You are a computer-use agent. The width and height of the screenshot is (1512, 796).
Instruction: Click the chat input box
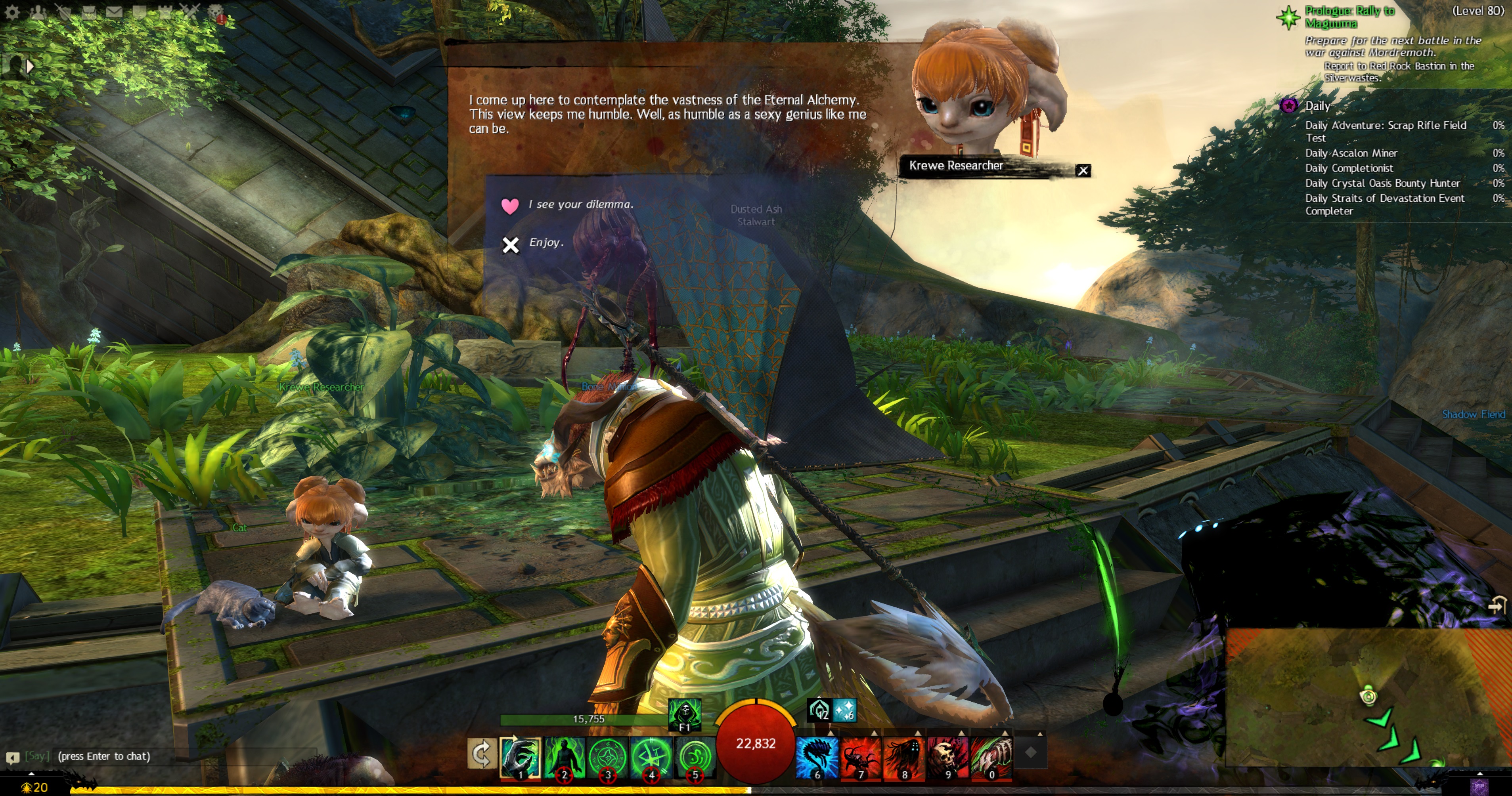tap(176, 756)
